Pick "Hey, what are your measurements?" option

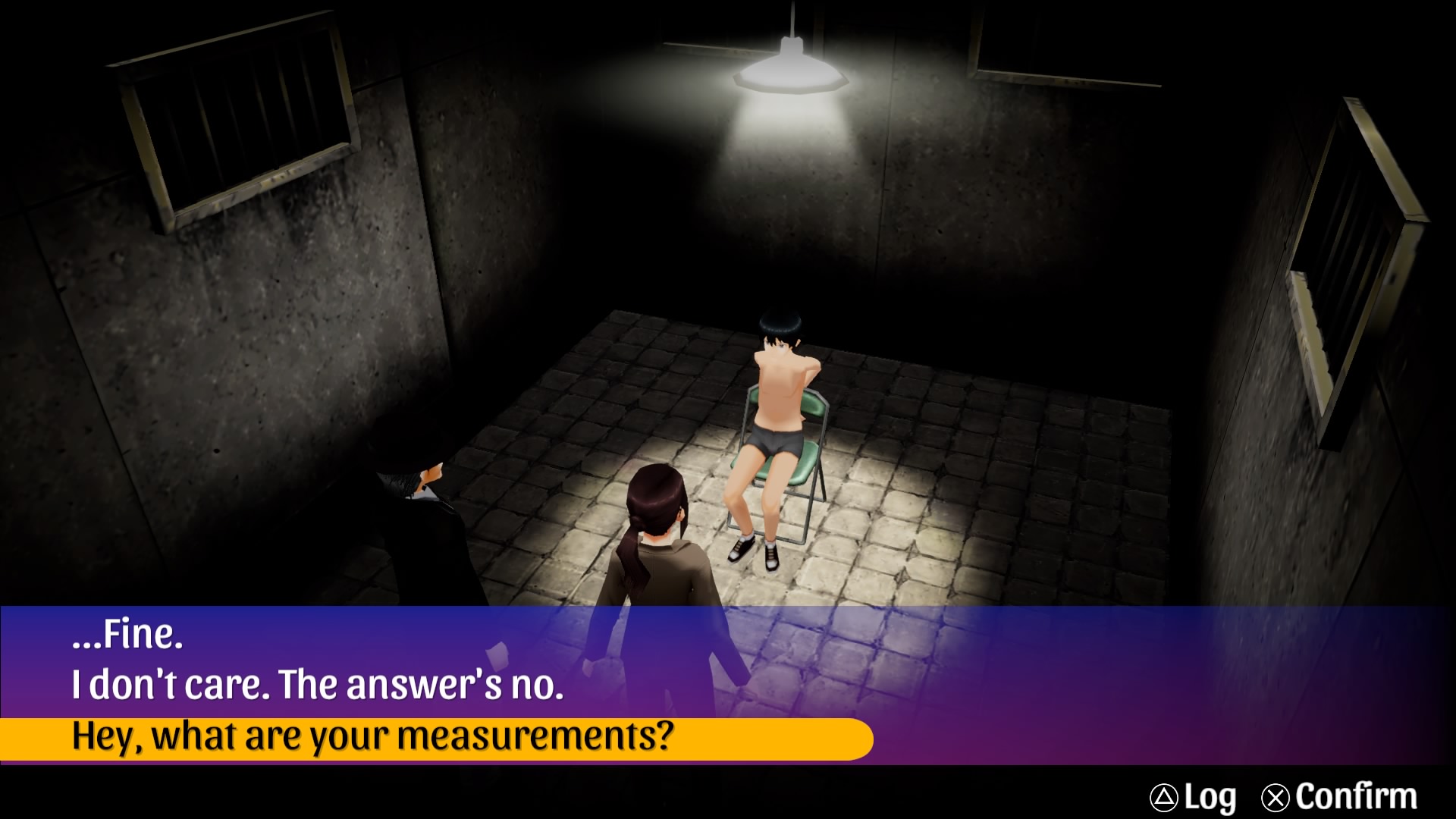pyautogui.click(x=373, y=737)
